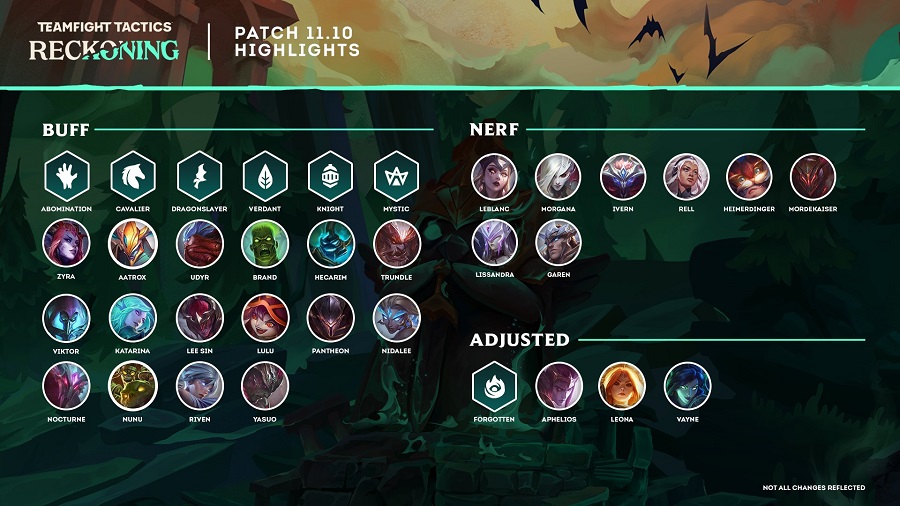Viewport: 900px width, 506px height.
Task: Click the Forgotten trait icon
Action: [494, 386]
